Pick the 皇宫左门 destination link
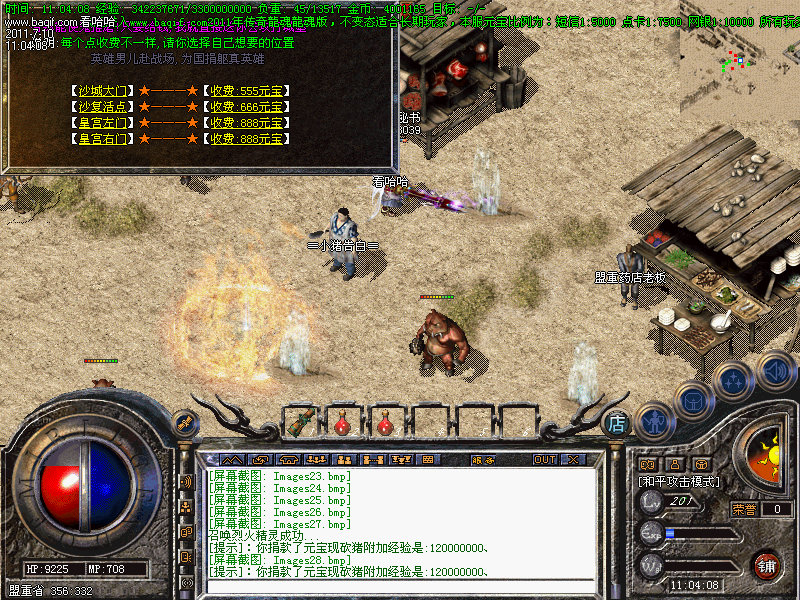 pyautogui.click(x=104, y=123)
